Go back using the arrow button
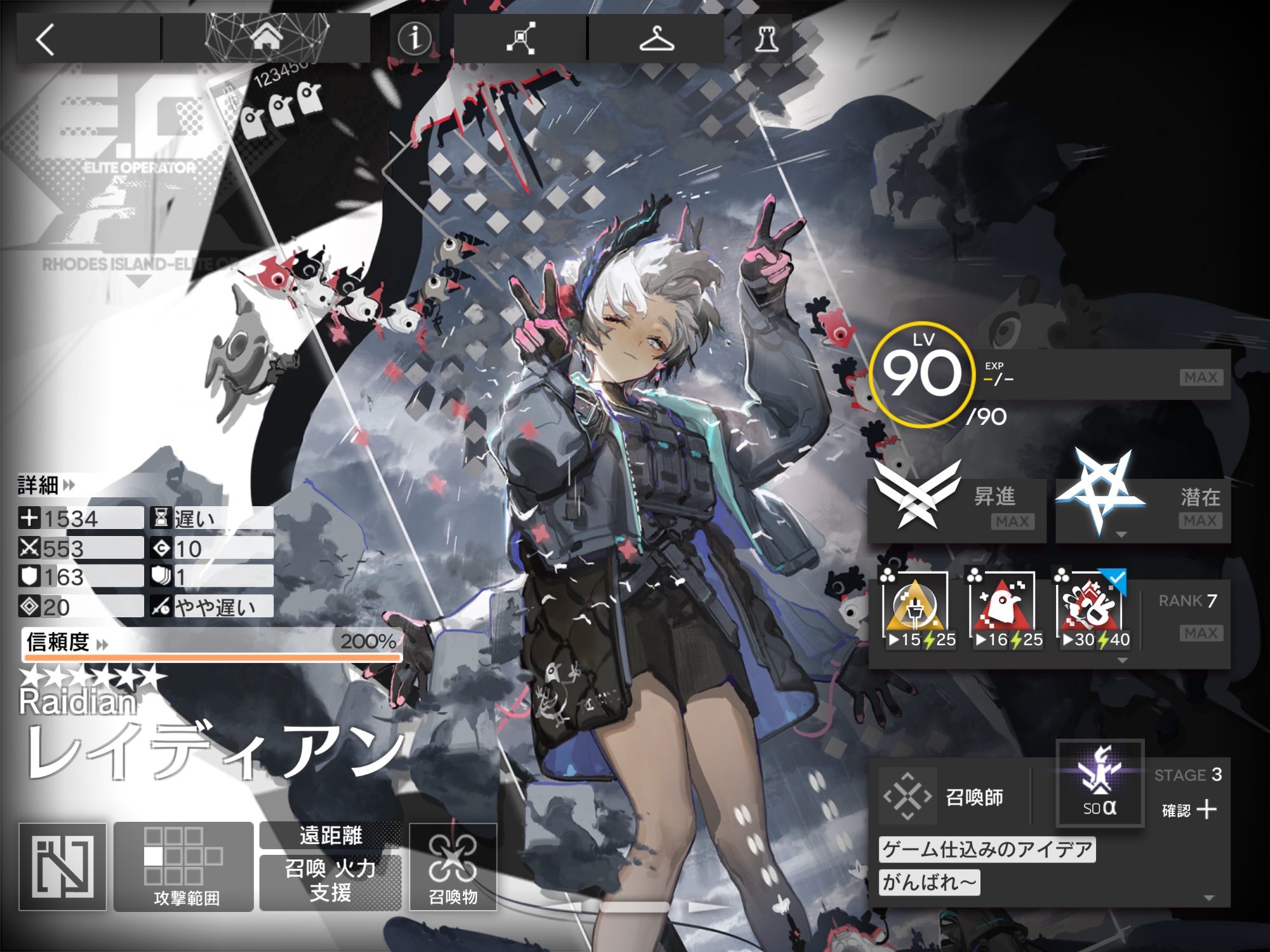Screen dimensions: 1270x952 (46, 39)
